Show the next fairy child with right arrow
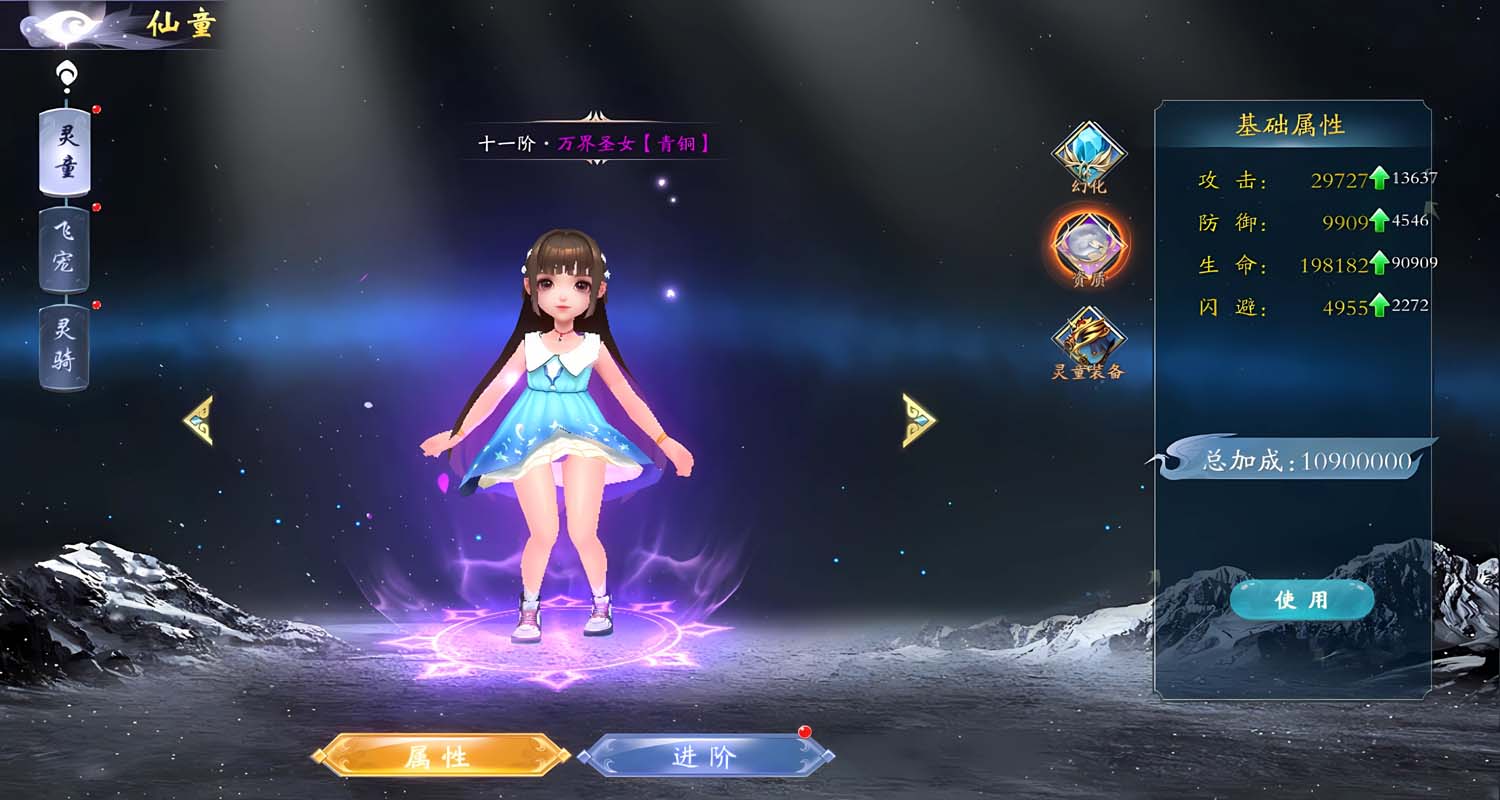This screenshot has width=1500, height=800. coord(918,420)
